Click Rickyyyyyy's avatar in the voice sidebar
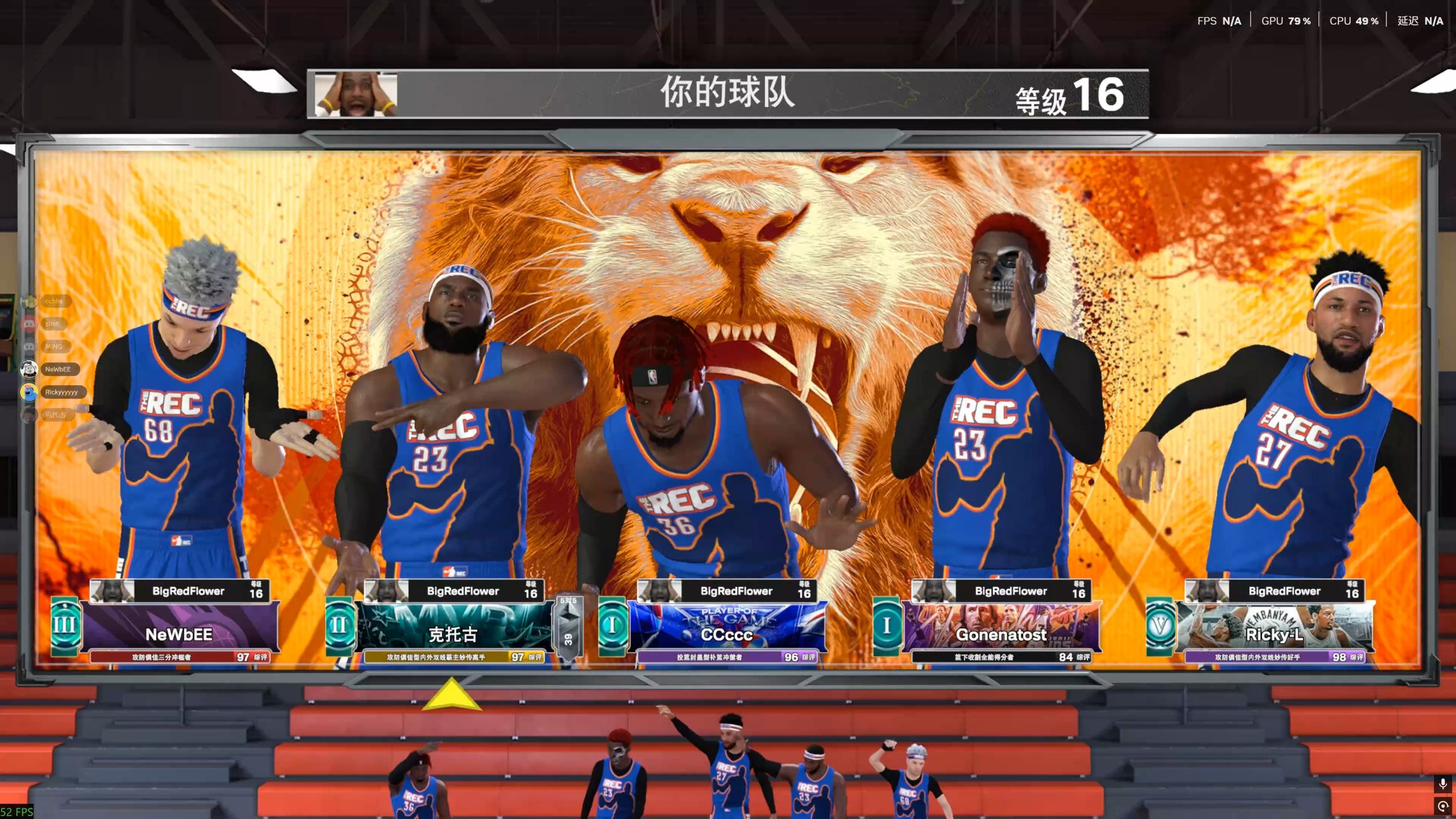 point(27,391)
